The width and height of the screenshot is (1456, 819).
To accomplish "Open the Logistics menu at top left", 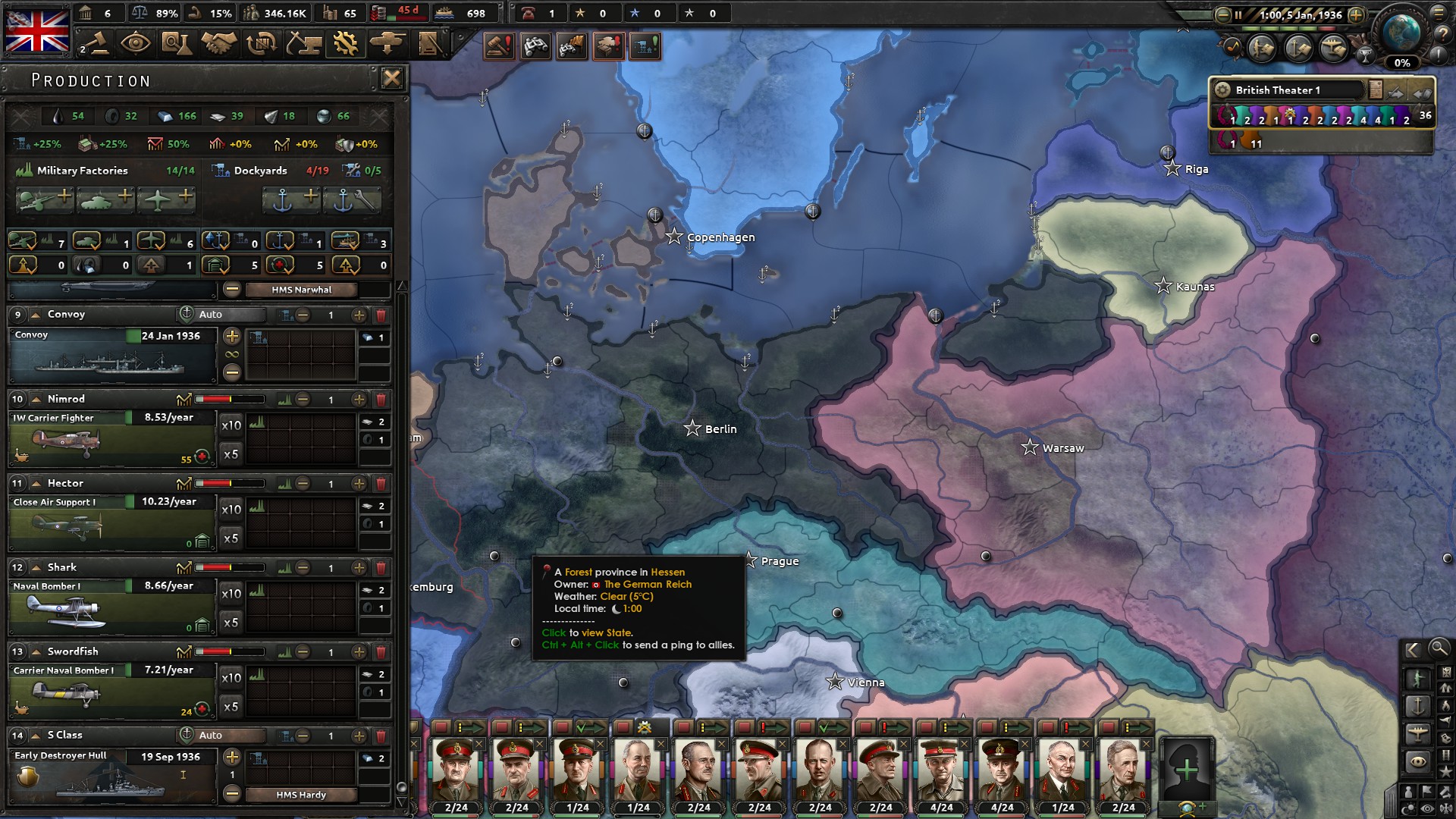I will 431,44.
